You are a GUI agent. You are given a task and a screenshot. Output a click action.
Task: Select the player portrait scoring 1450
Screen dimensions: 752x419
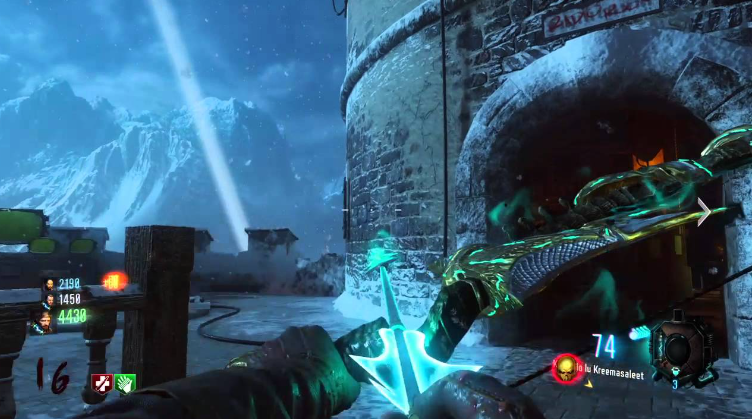(x=47, y=299)
